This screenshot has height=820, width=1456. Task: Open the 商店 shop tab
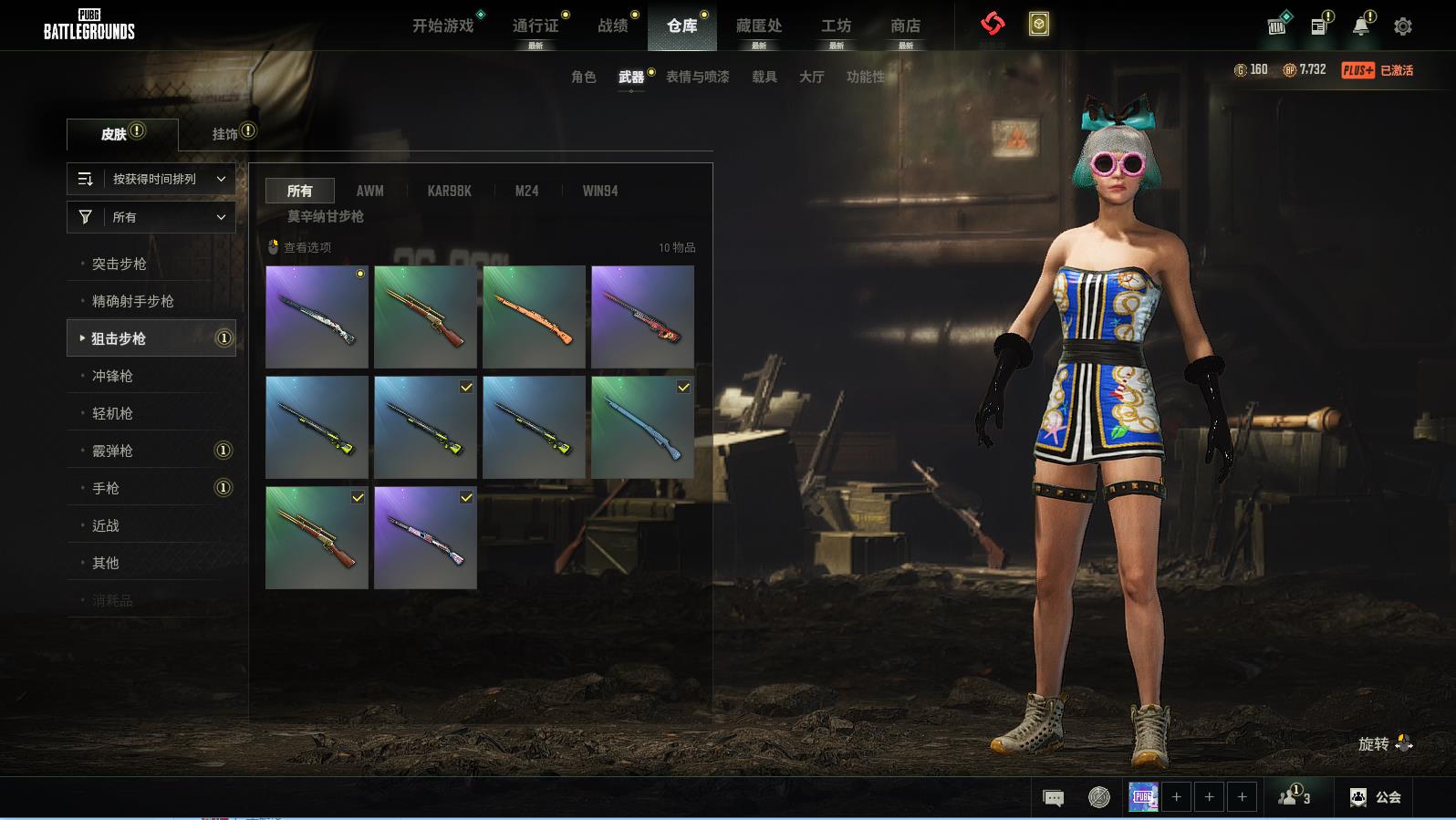pyautogui.click(x=905, y=26)
